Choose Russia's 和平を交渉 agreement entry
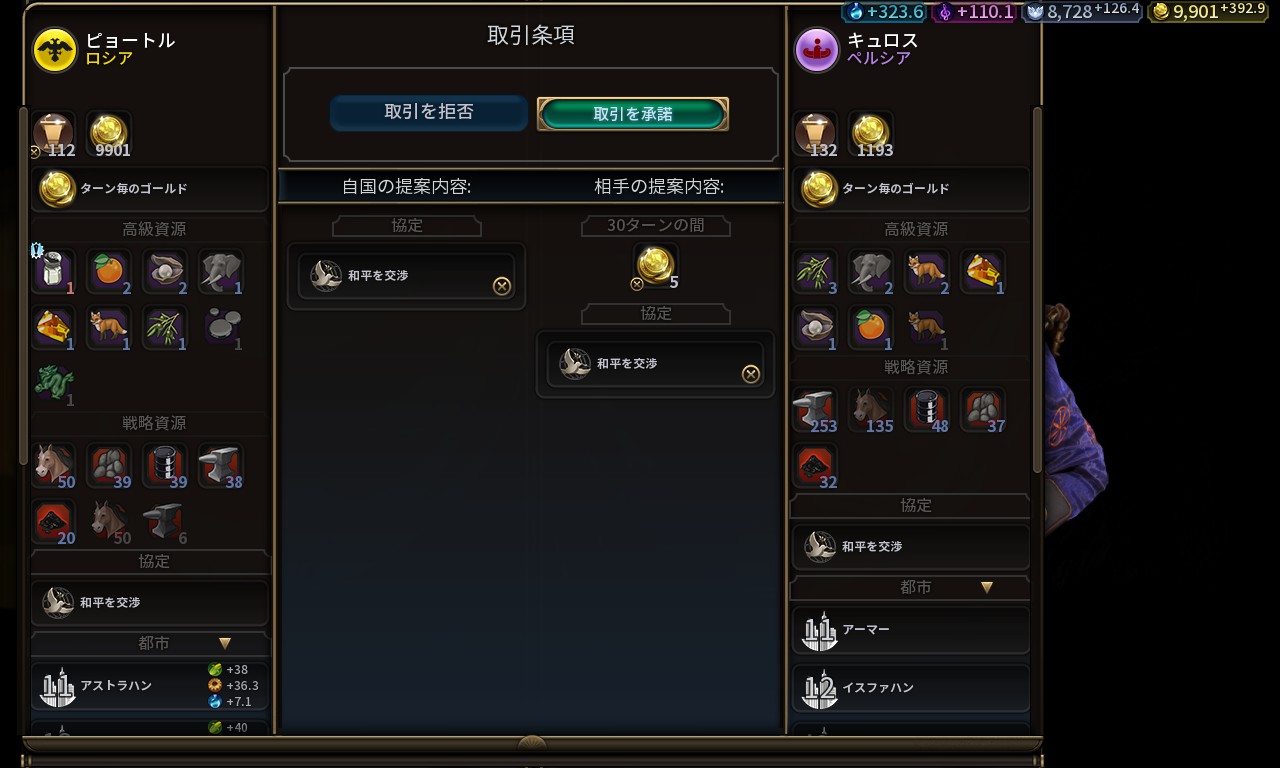This screenshot has height=768, width=1280. pos(150,603)
